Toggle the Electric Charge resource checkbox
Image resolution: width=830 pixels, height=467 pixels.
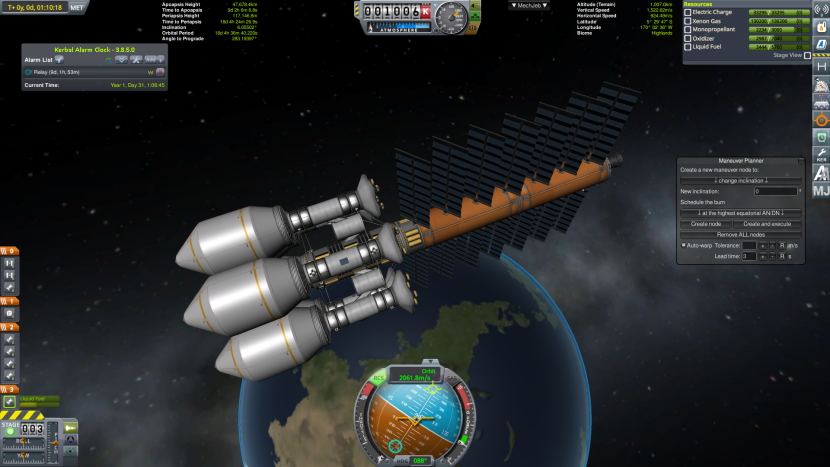pos(687,12)
